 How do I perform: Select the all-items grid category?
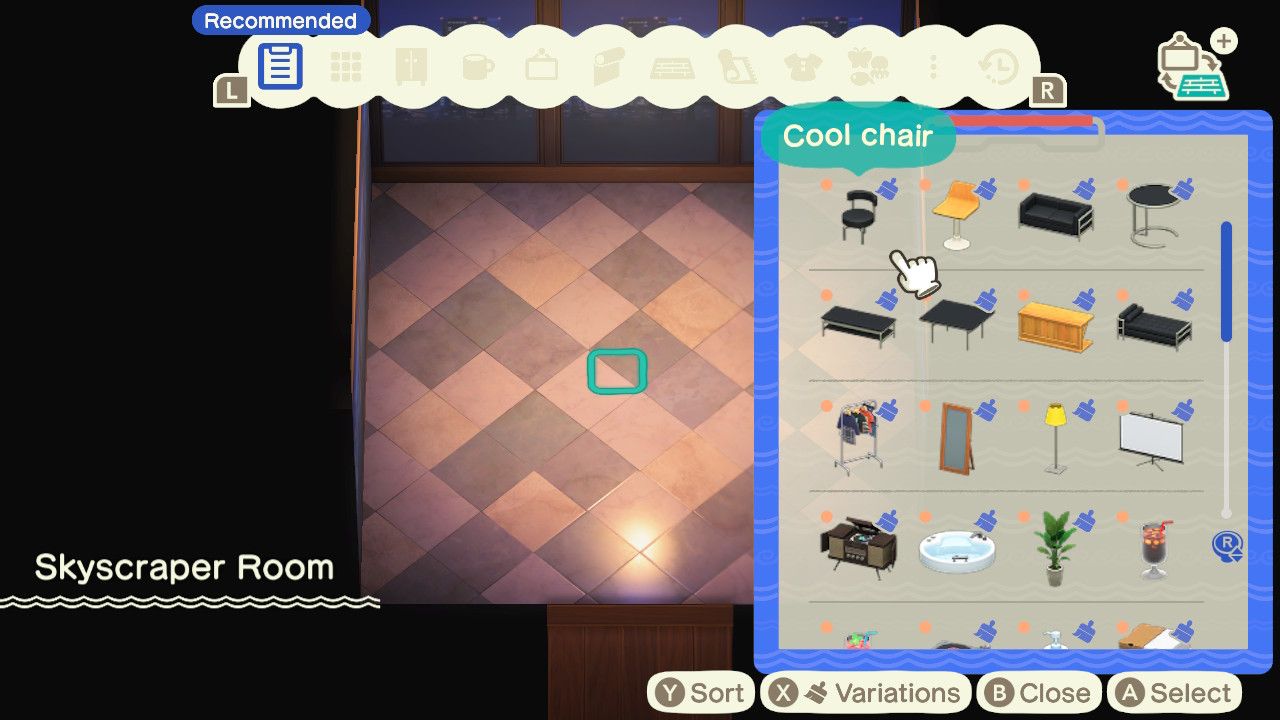[345, 65]
